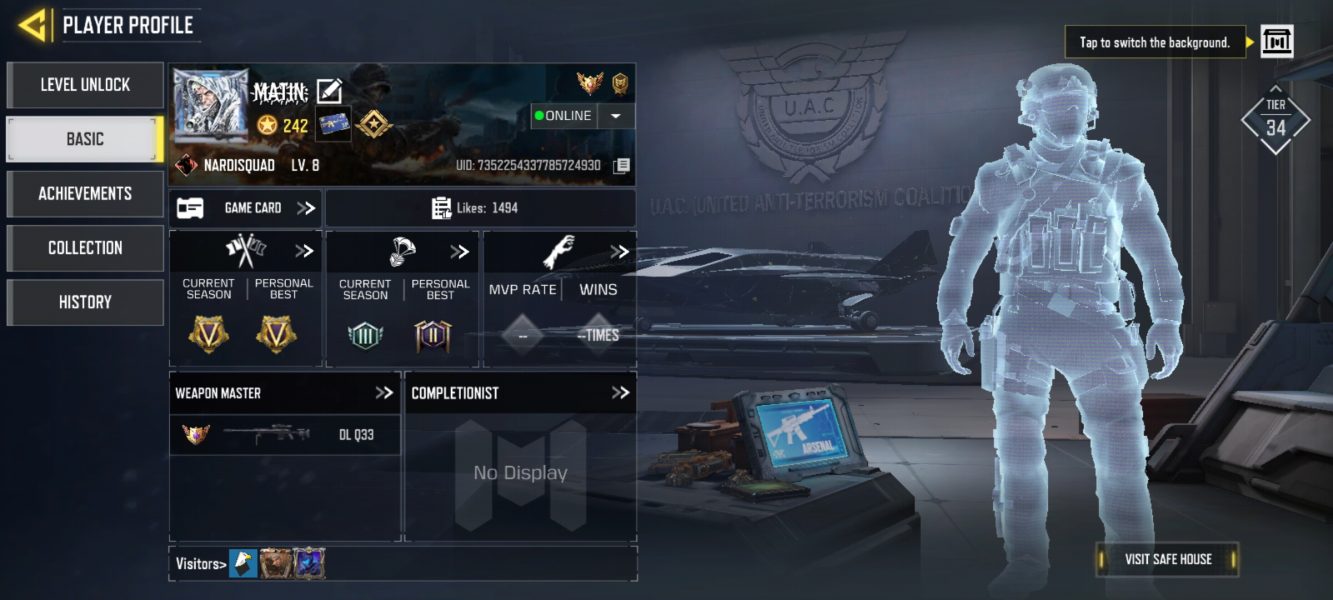Tap the background switch icon
1333x600 pixels.
click(x=1277, y=42)
